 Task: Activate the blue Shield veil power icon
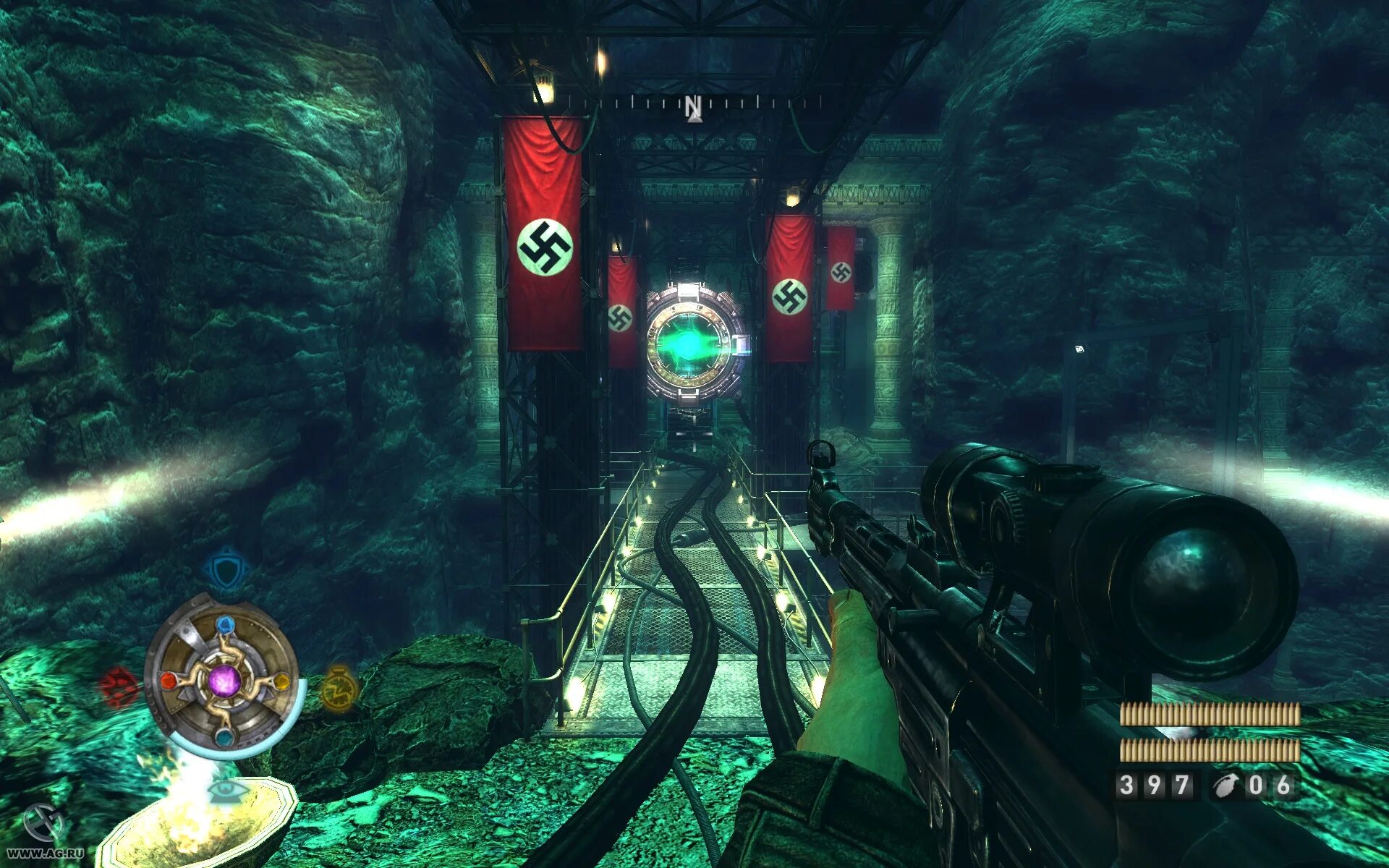(227, 569)
